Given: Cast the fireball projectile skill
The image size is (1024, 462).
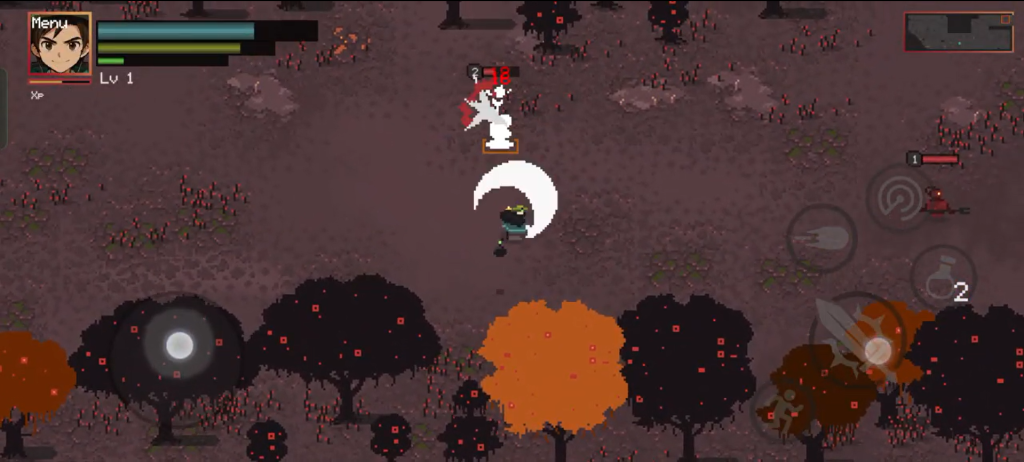Looking at the screenshot, I should click(821, 238).
